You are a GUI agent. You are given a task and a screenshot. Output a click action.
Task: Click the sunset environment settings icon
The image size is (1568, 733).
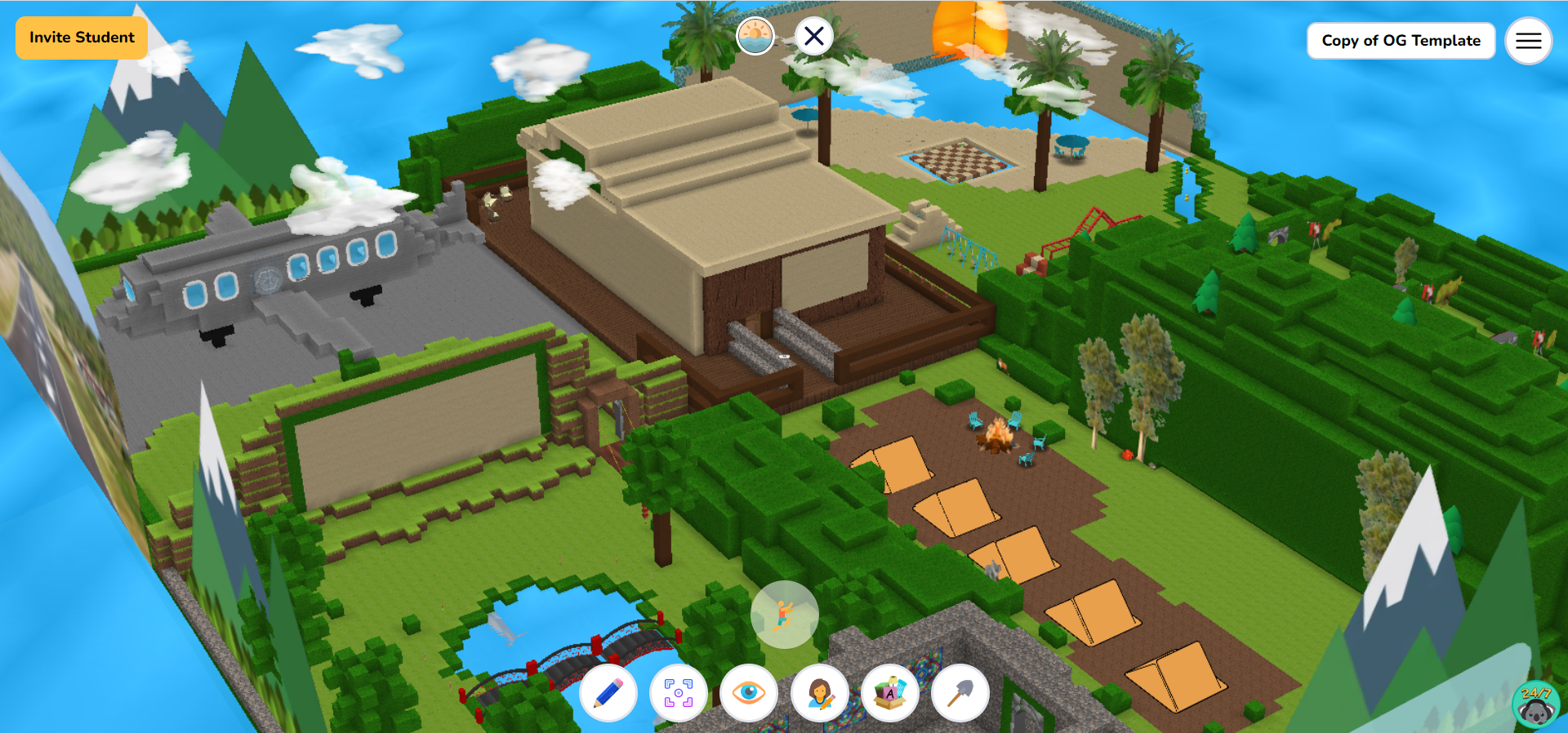pyautogui.click(x=755, y=35)
